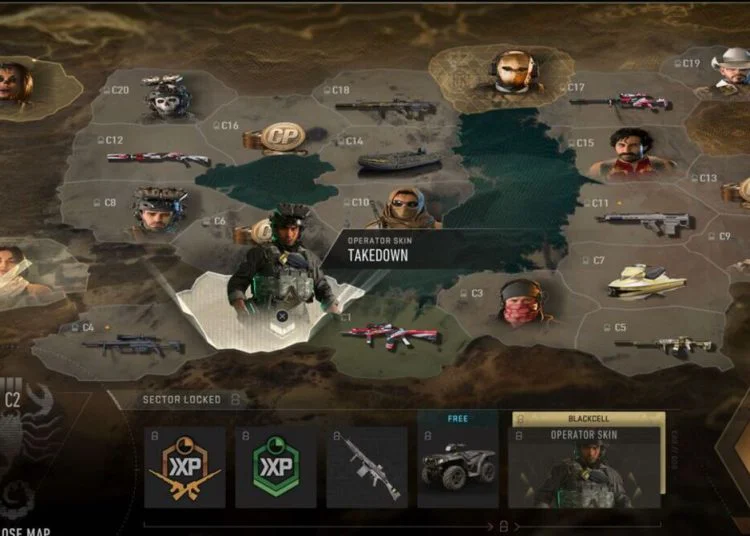Choose sector C8 operator with goggles
Screen dimensions: 750x536
coord(159,210)
